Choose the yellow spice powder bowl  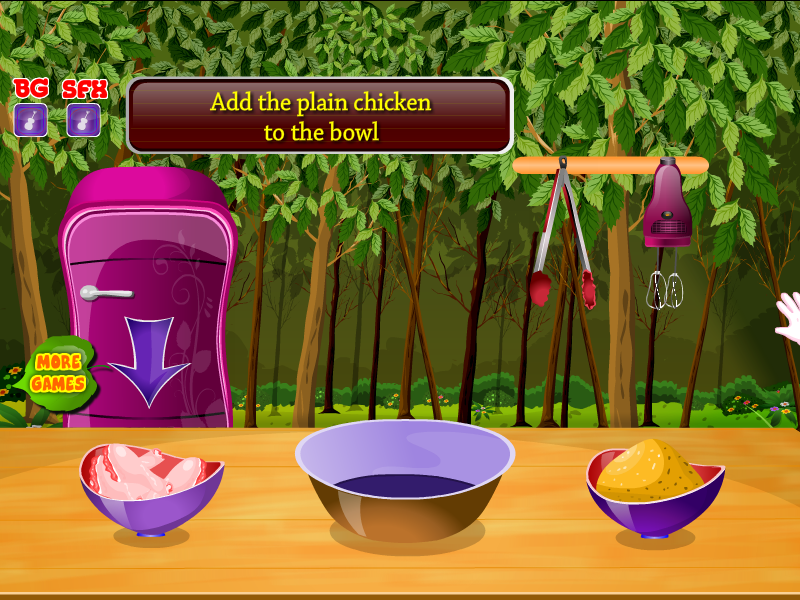pyautogui.click(x=654, y=483)
